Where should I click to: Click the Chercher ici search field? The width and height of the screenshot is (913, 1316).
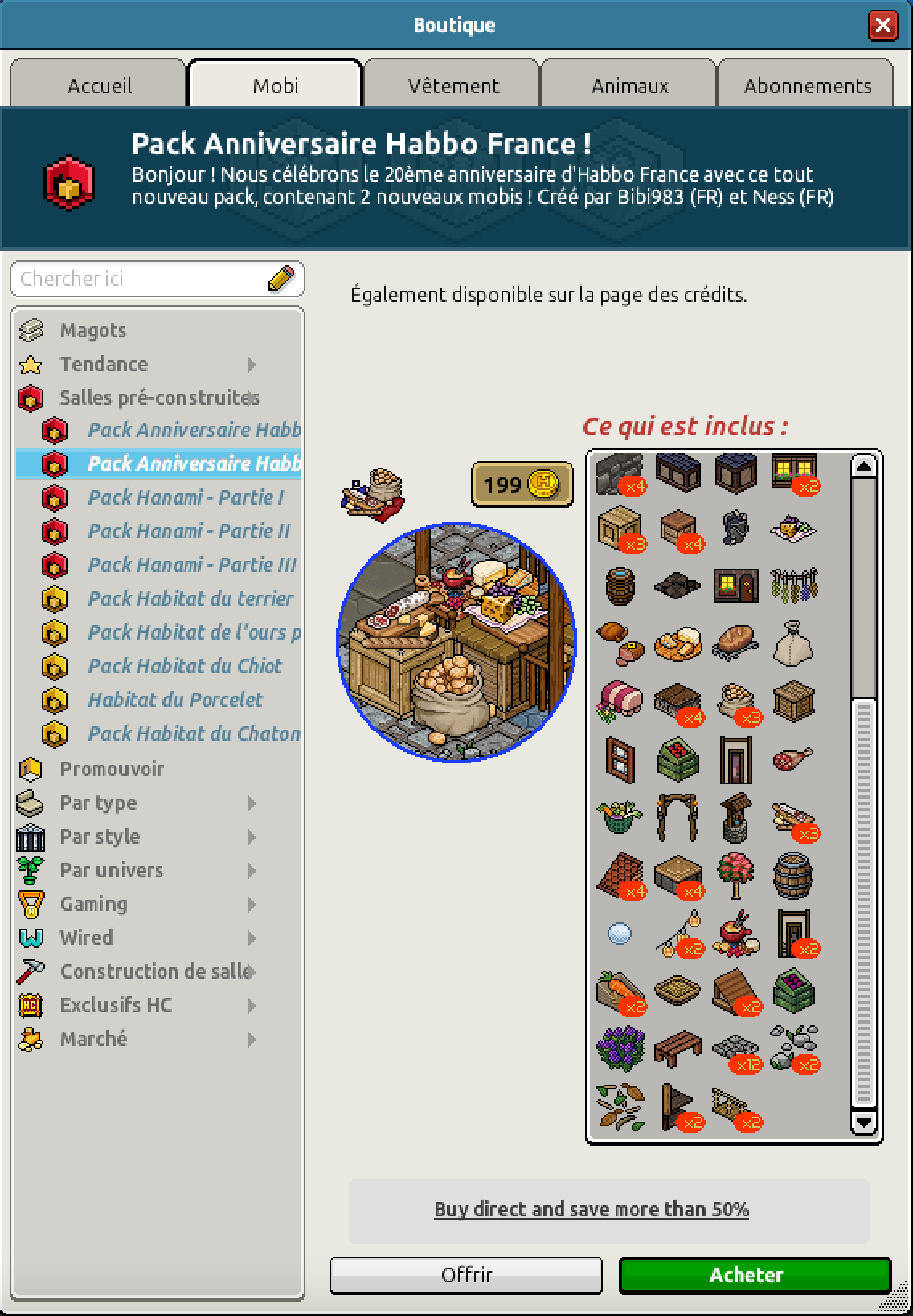pos(141,279)
